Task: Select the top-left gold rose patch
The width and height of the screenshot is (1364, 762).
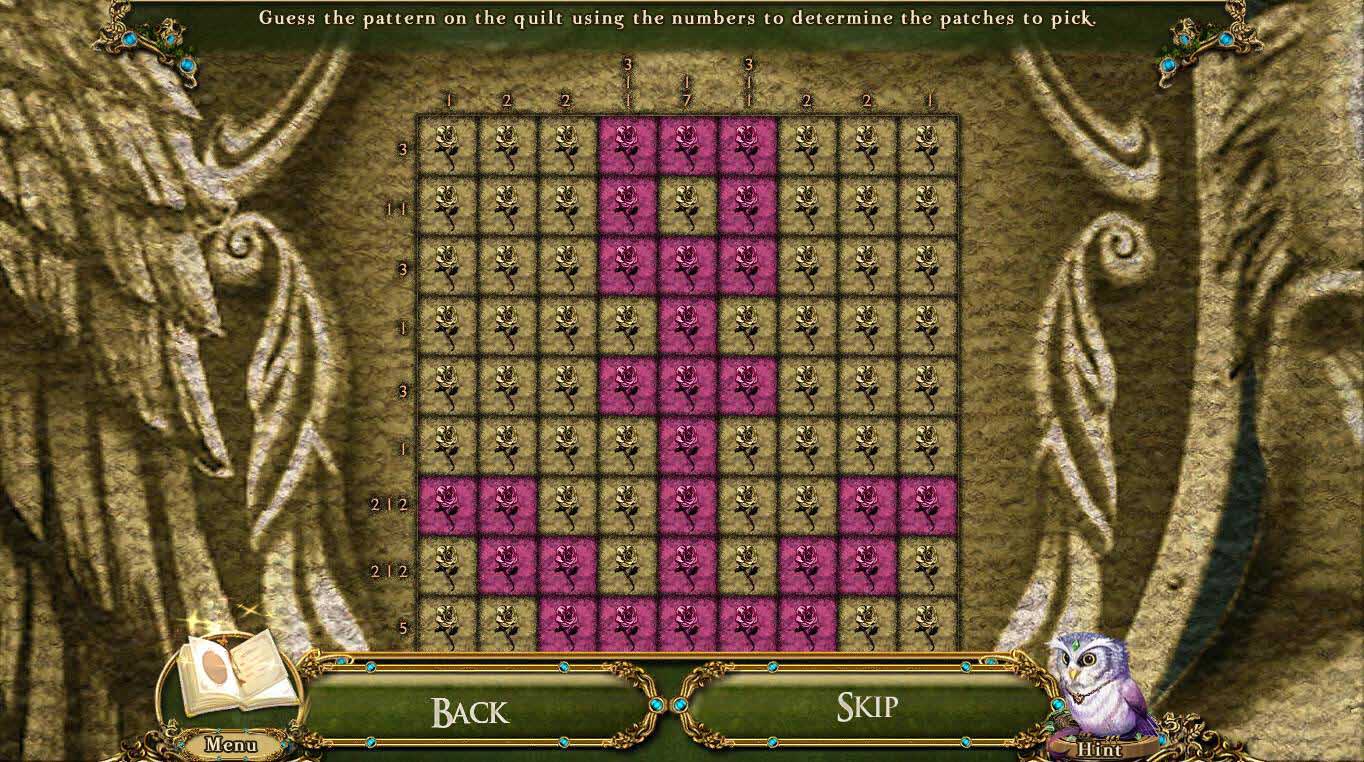Action: pyautogui.click(x=447, y=148)
